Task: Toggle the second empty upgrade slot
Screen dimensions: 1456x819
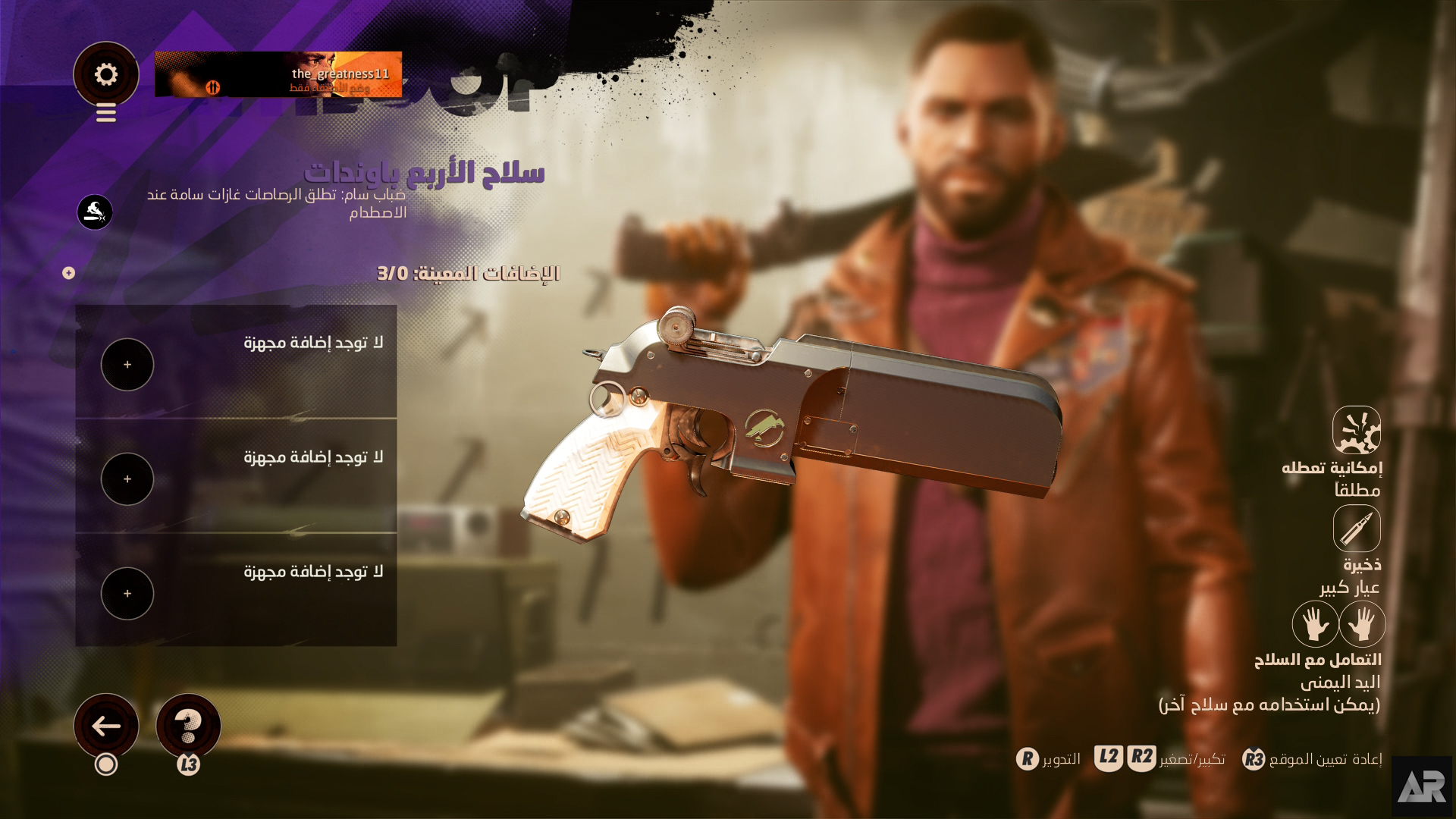Action: pos(127,479)
